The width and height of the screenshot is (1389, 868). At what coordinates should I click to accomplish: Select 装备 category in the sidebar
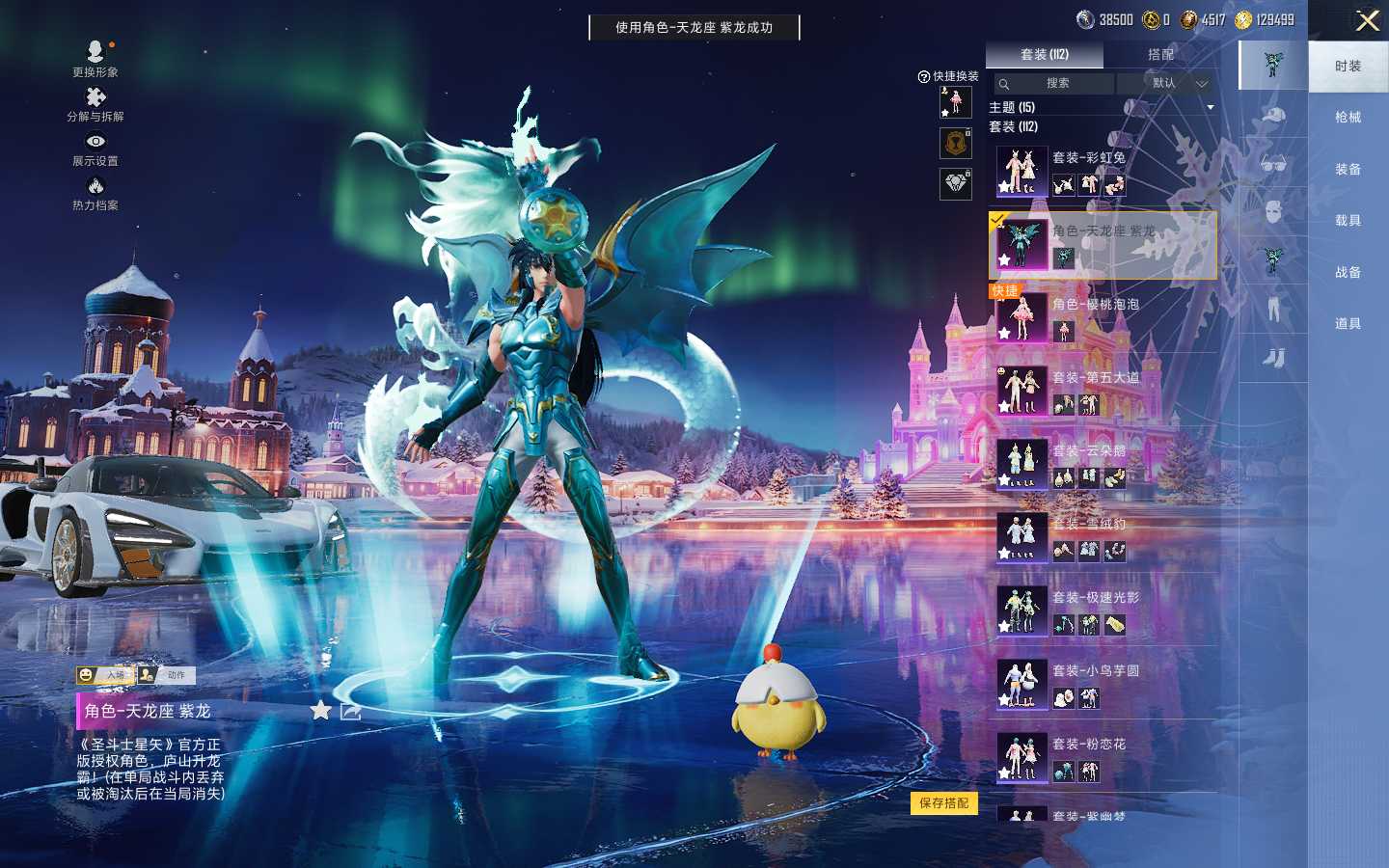pos(1348,170)
